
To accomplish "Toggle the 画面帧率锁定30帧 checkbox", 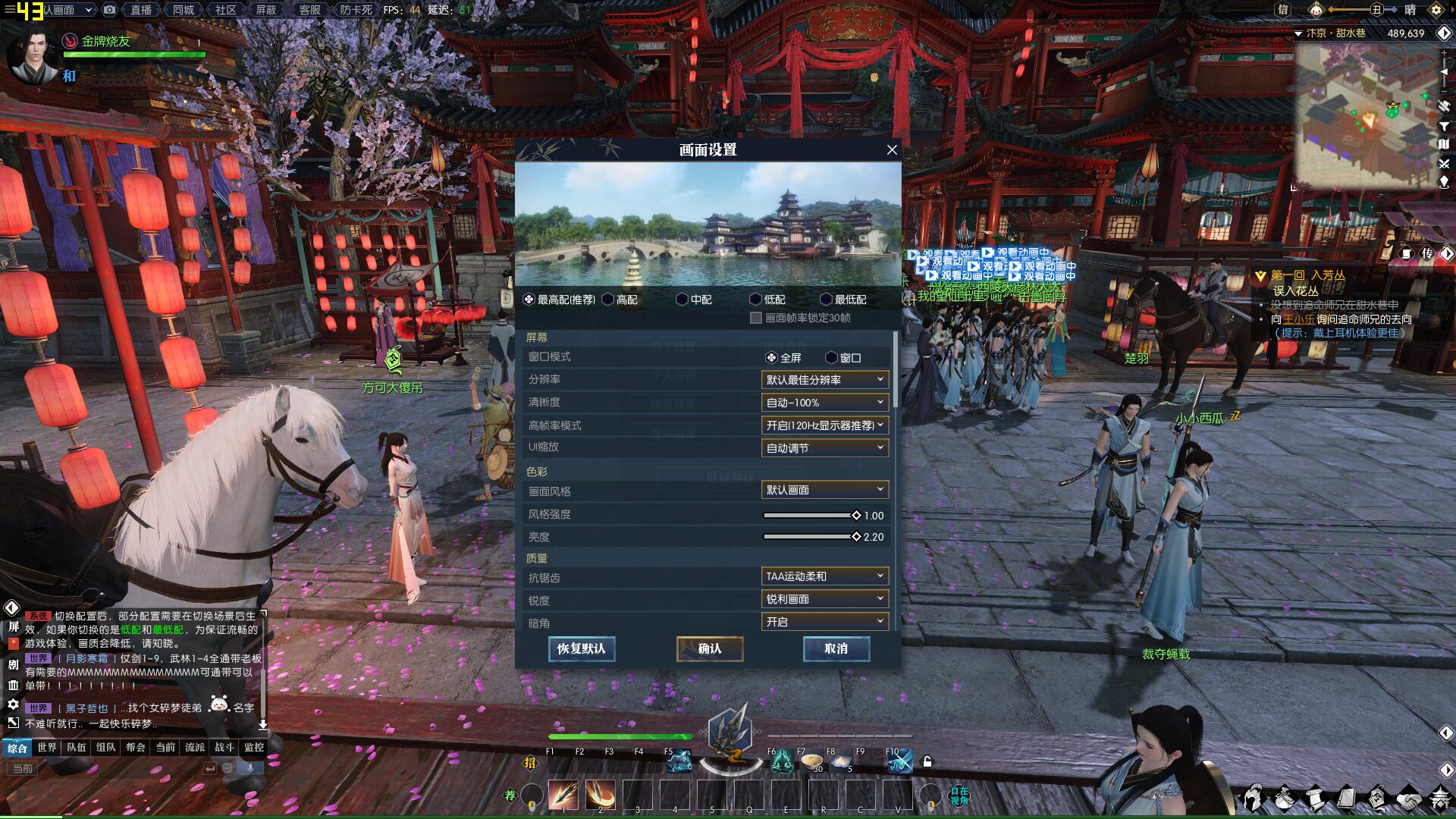I will coord(756,318).
